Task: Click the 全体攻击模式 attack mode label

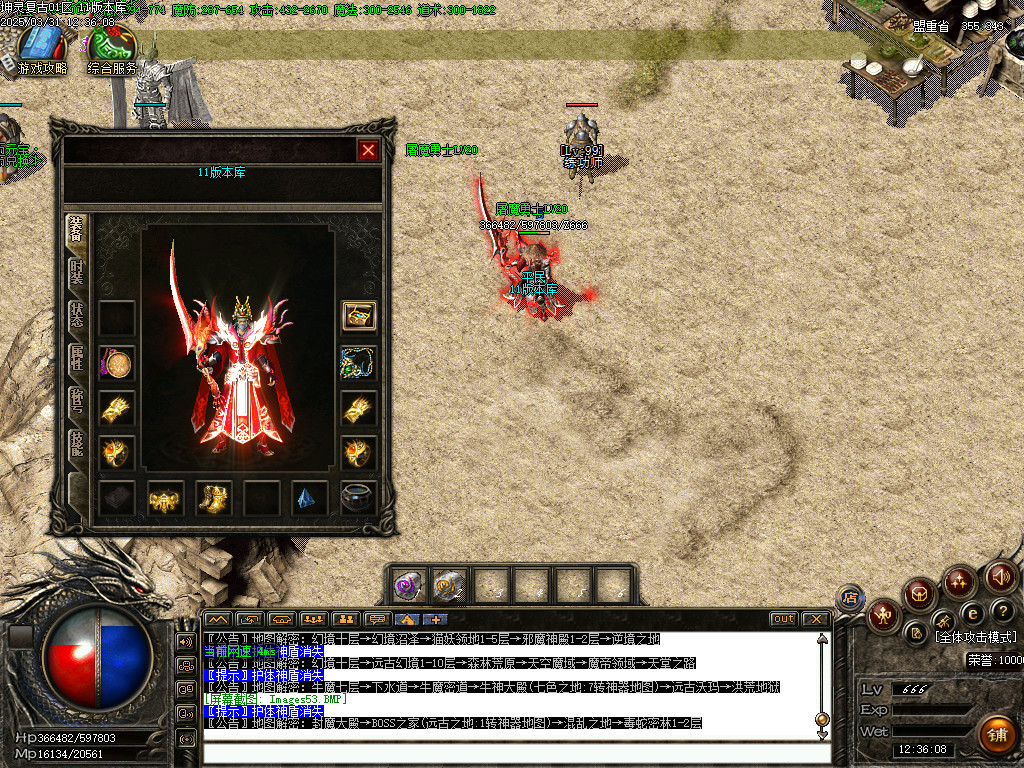Action: (x=975, y=637)
